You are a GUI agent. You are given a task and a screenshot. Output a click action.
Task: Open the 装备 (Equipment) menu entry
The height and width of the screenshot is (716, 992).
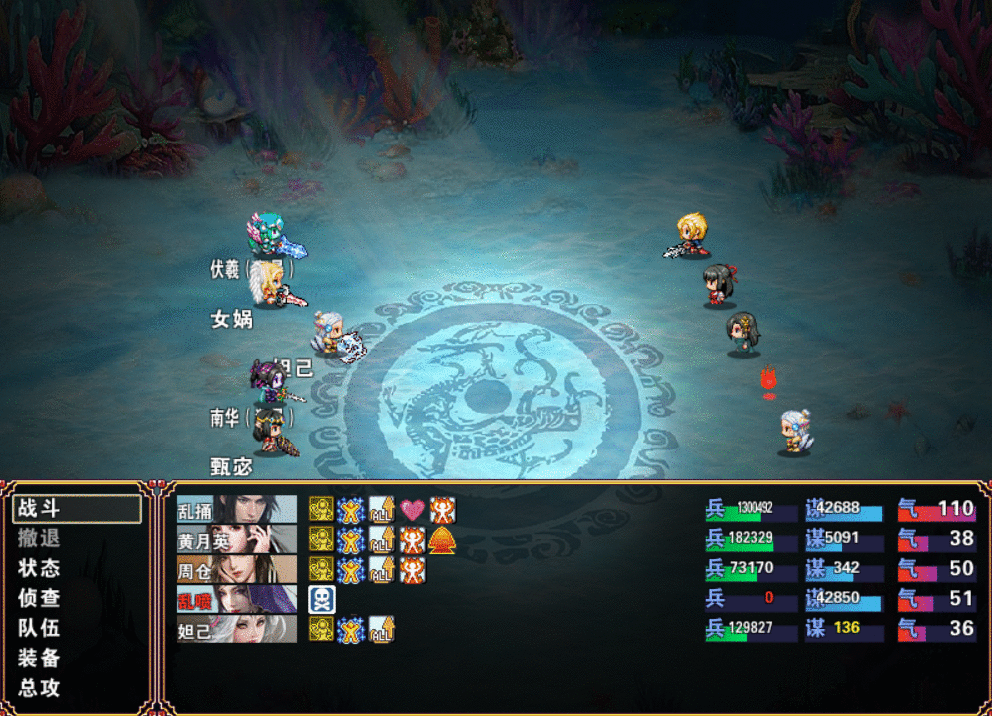[x=39, y=658]
